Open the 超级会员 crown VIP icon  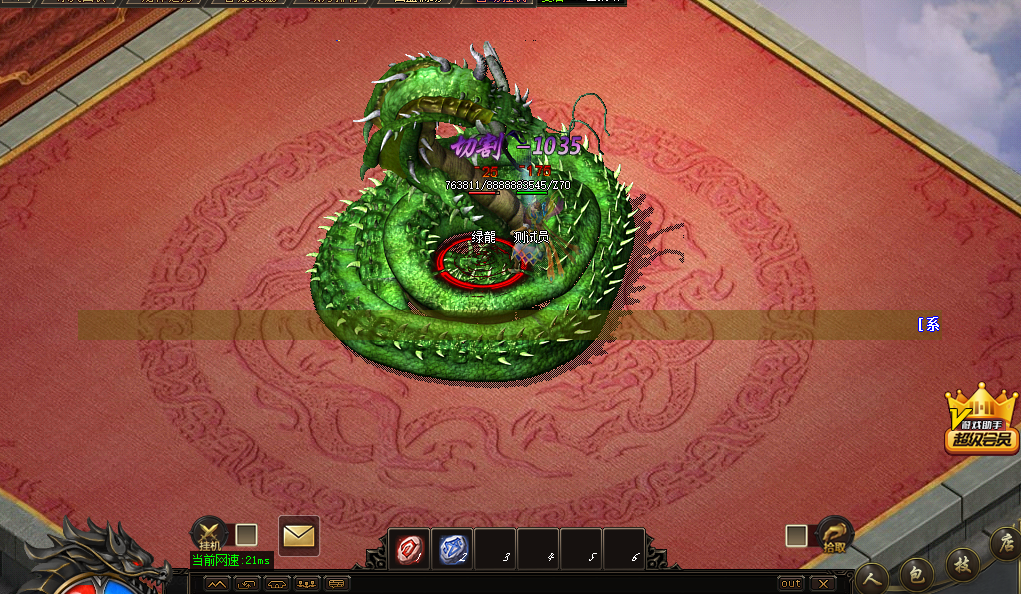tap(981, 420)
